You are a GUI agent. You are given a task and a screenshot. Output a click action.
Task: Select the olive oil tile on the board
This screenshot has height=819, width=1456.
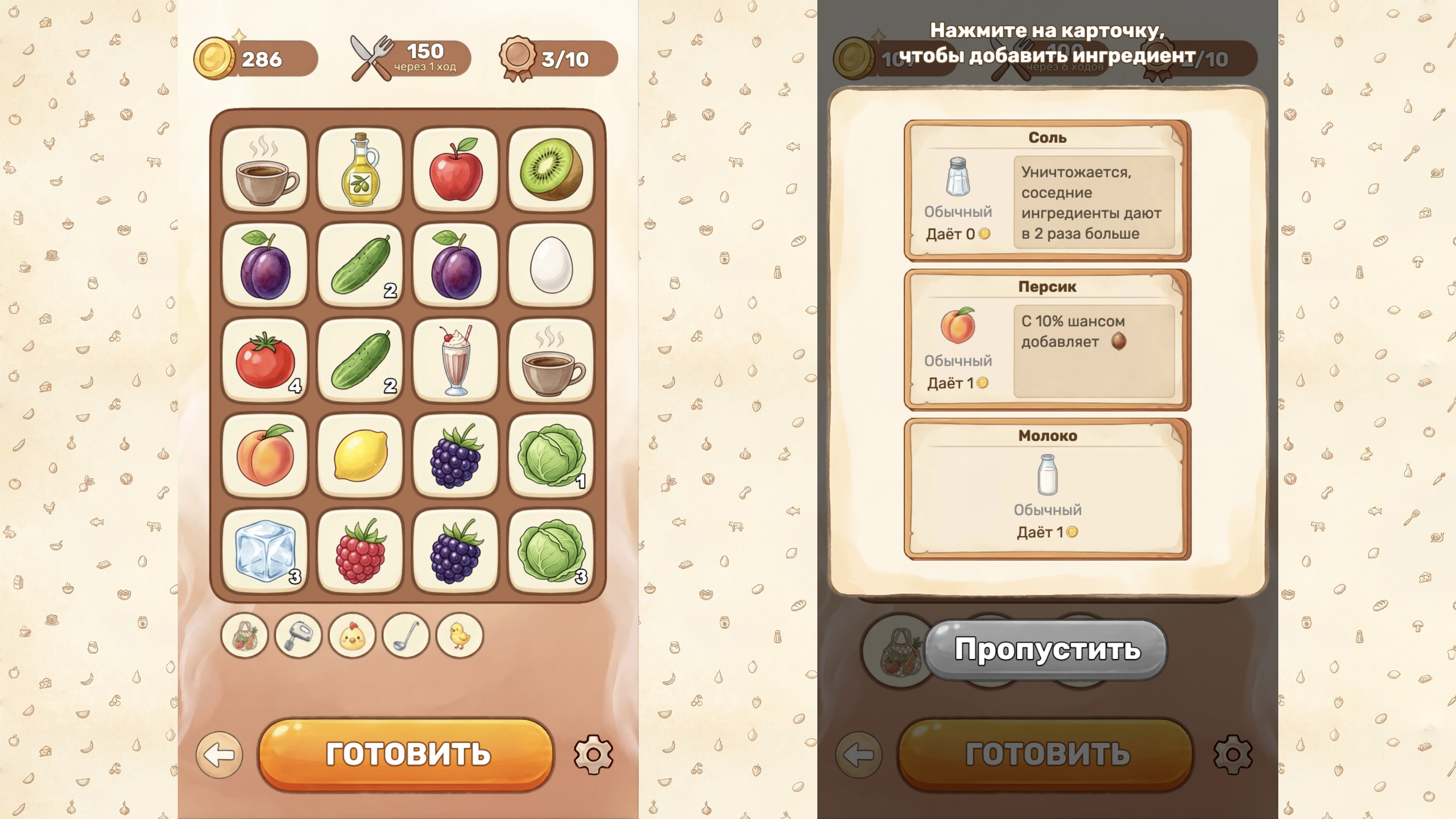[x=361, y=168]
